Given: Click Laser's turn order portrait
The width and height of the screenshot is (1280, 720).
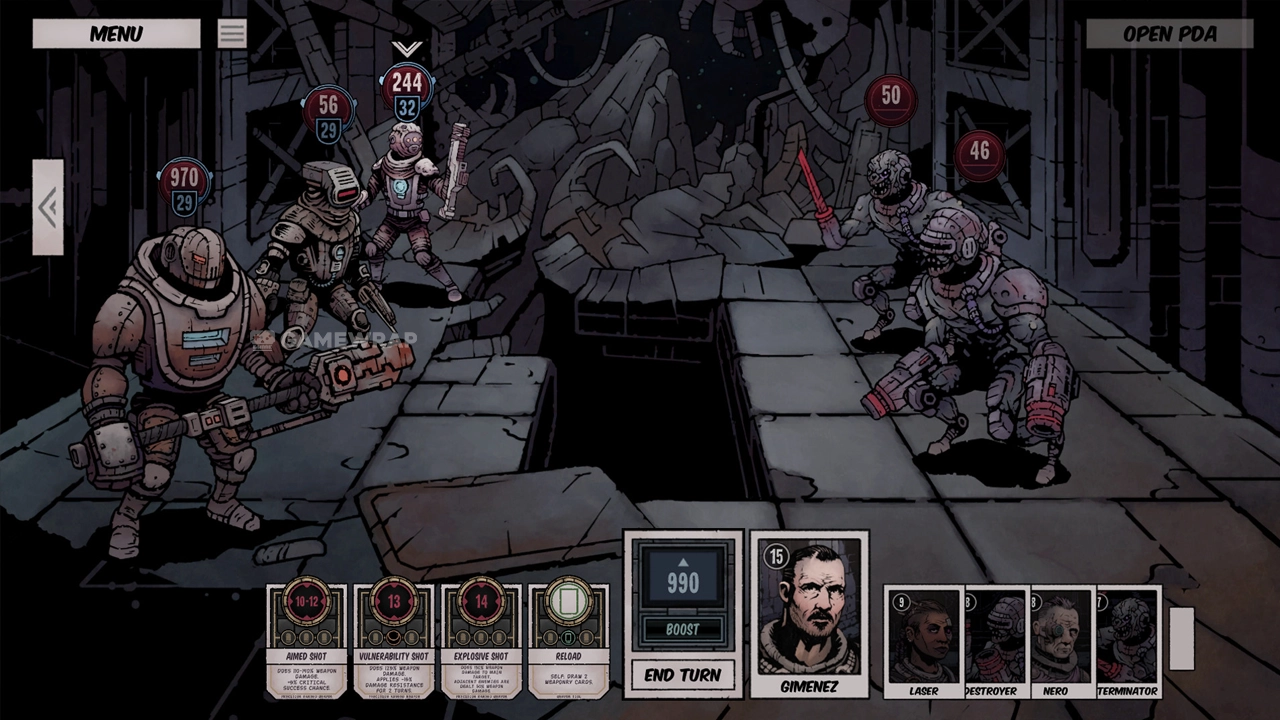Looking at the screenshot, I should [923, 641].
